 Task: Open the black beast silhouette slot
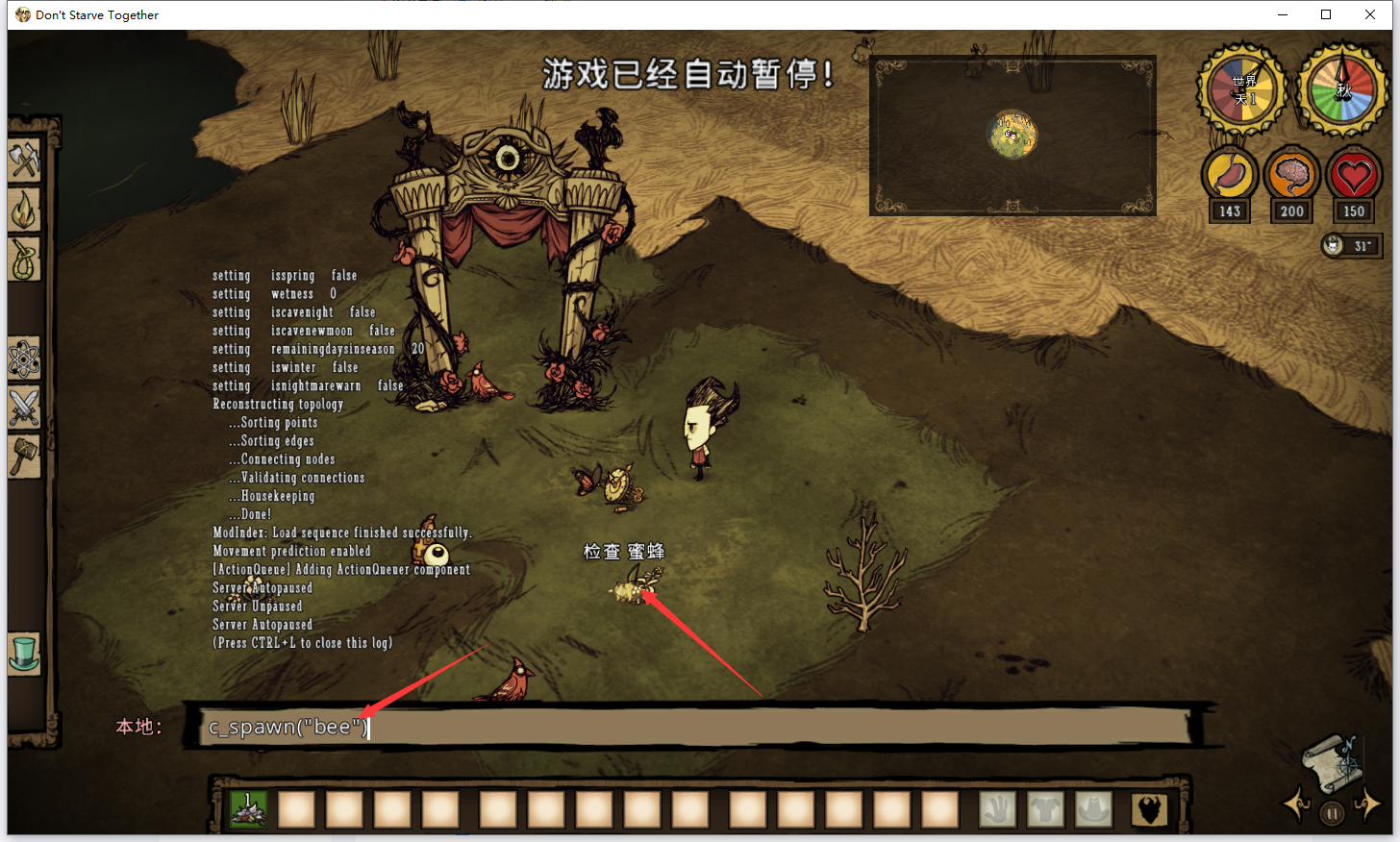[1149, 809]
